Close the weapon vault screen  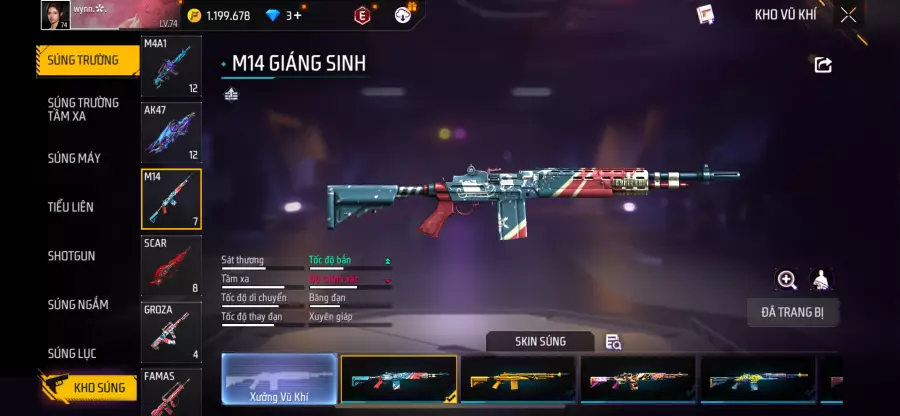coord(848,15)
